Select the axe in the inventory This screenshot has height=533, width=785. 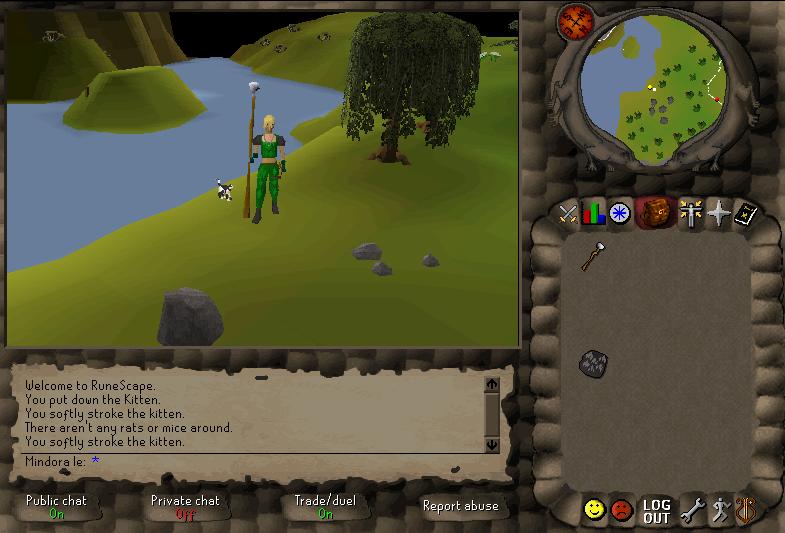click(x=592, y=256)
